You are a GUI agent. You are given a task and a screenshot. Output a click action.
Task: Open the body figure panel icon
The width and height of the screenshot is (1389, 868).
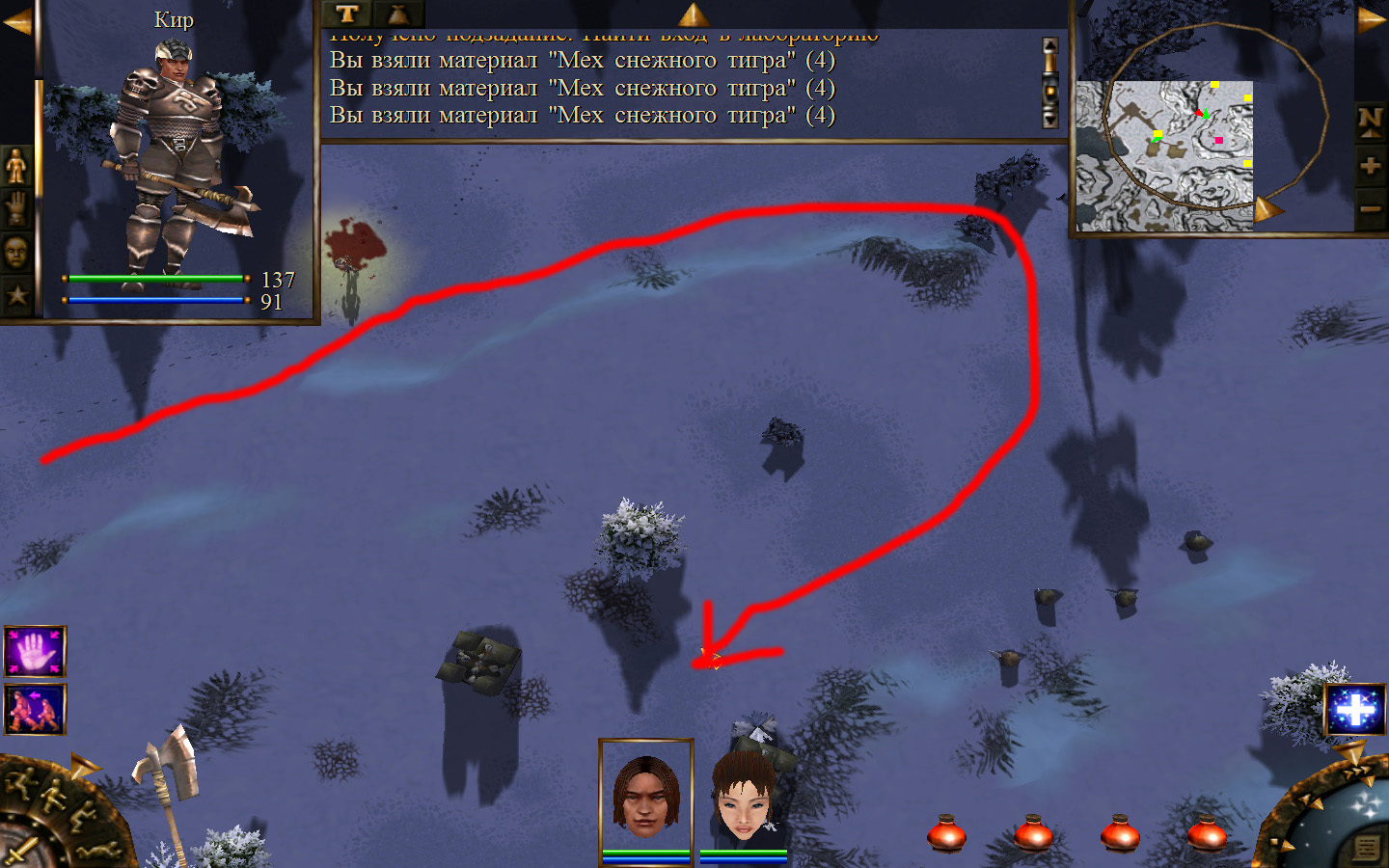[x=16, y=167]
